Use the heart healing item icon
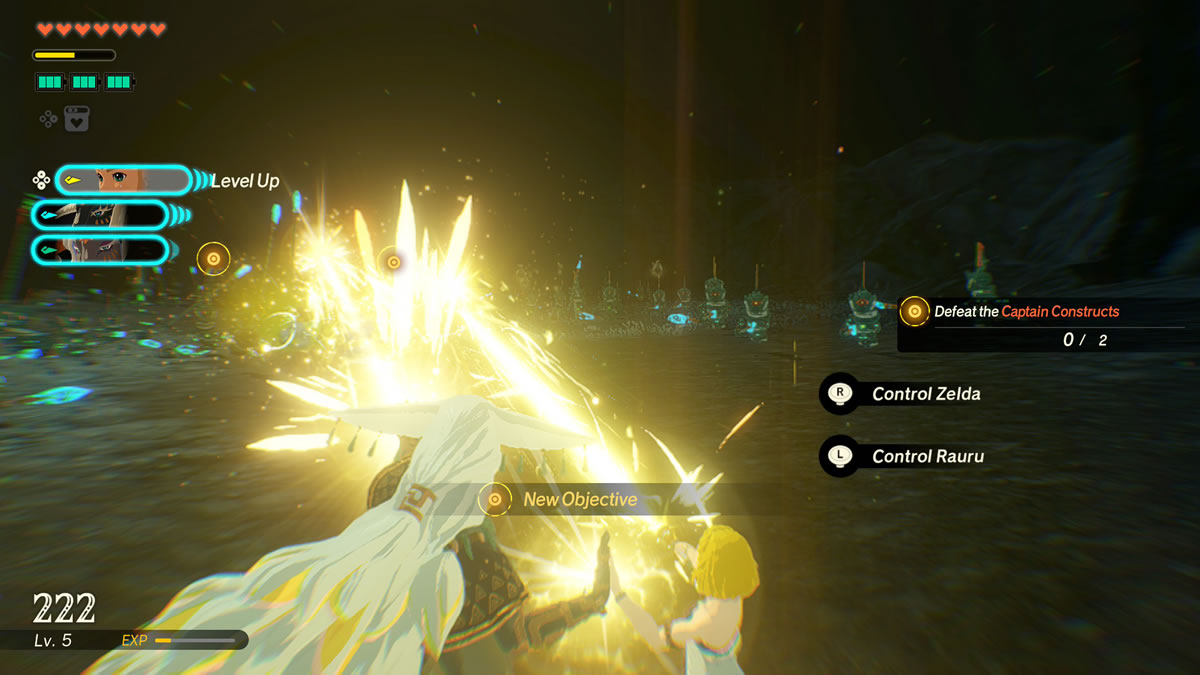 coord(77,119)
